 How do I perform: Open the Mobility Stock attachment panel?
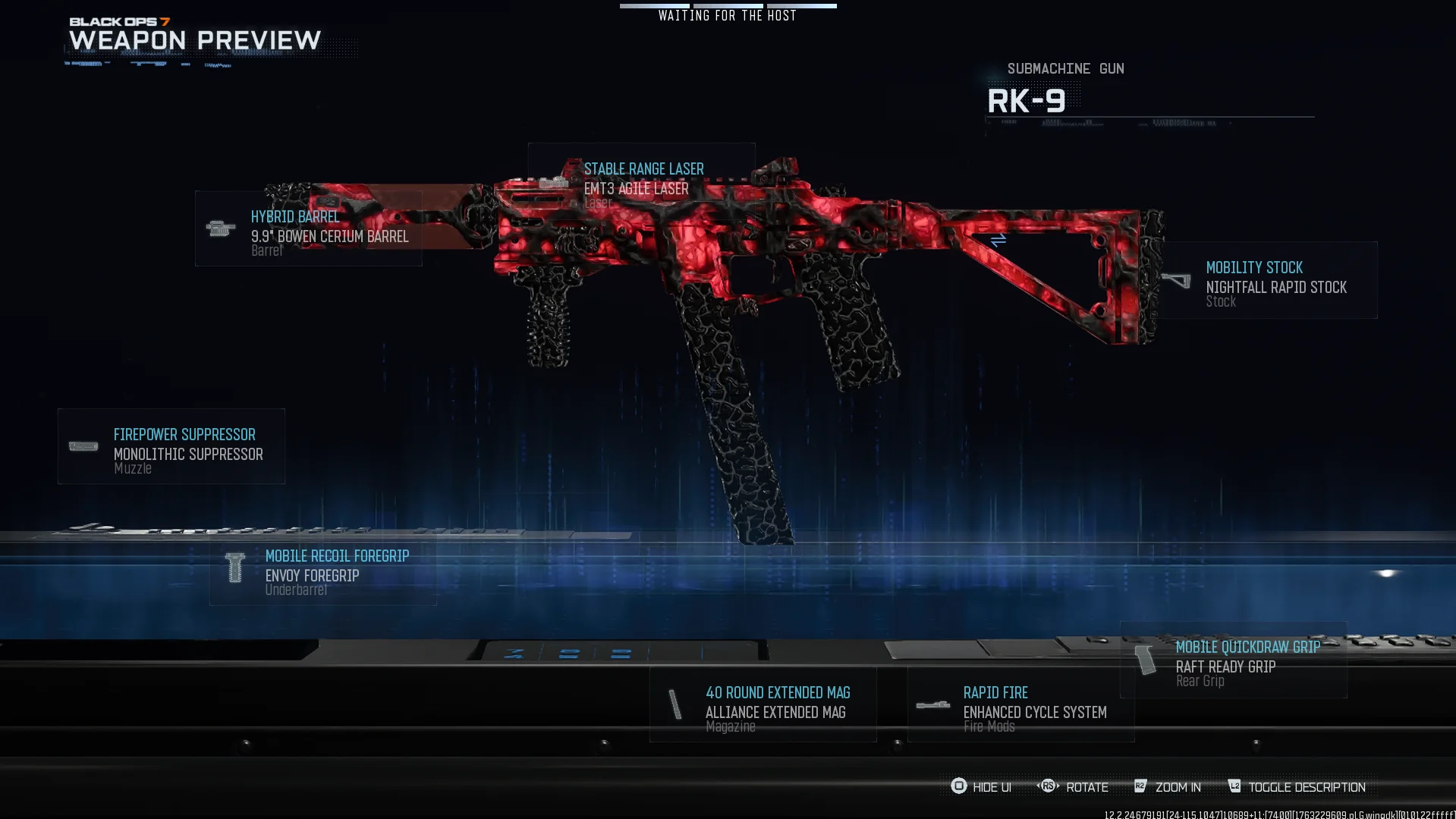pyautogui.click(x=1268, y=280)
